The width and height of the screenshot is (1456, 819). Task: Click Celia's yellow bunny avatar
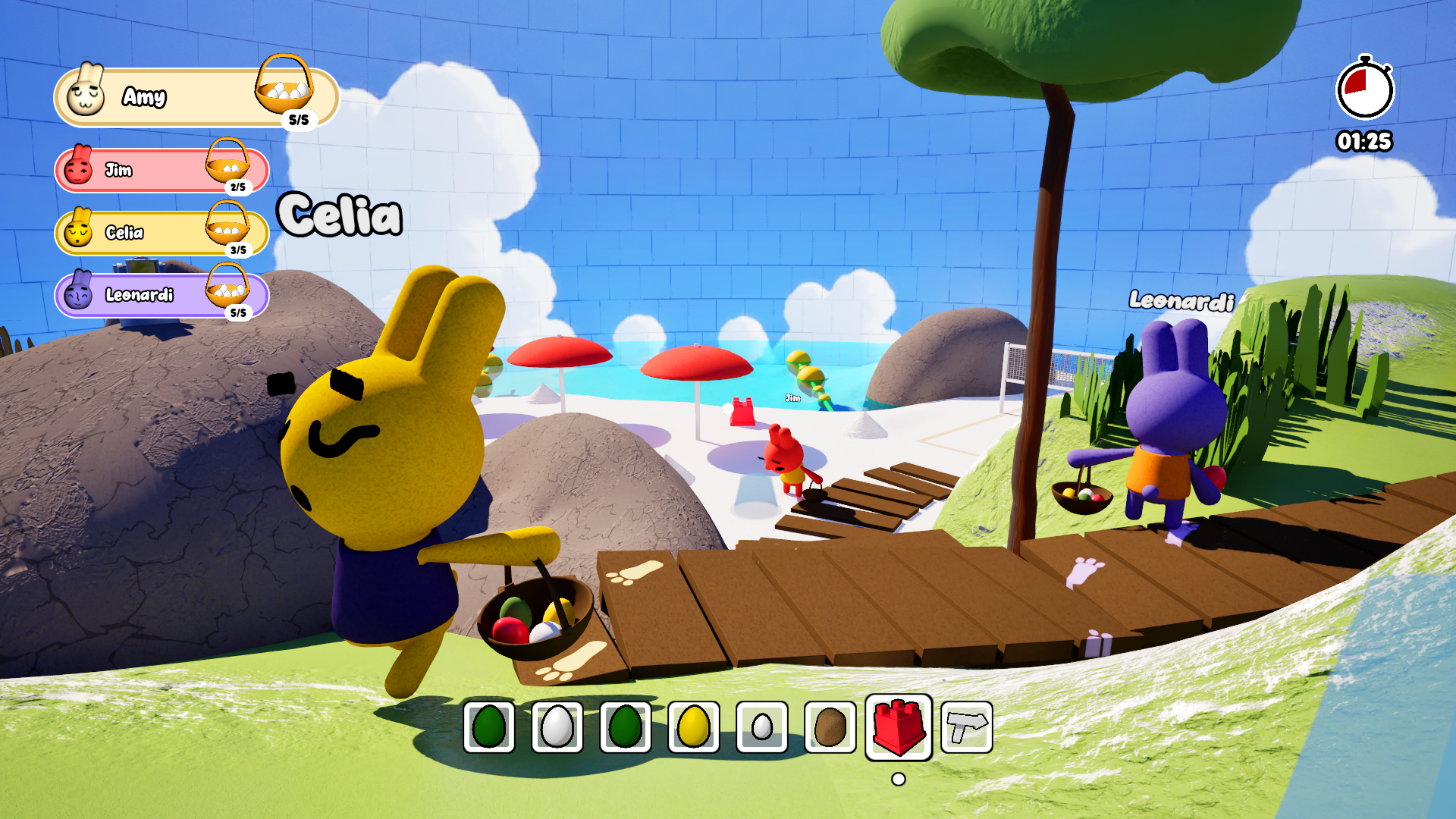pyautogui.click(x=79, y=233)
